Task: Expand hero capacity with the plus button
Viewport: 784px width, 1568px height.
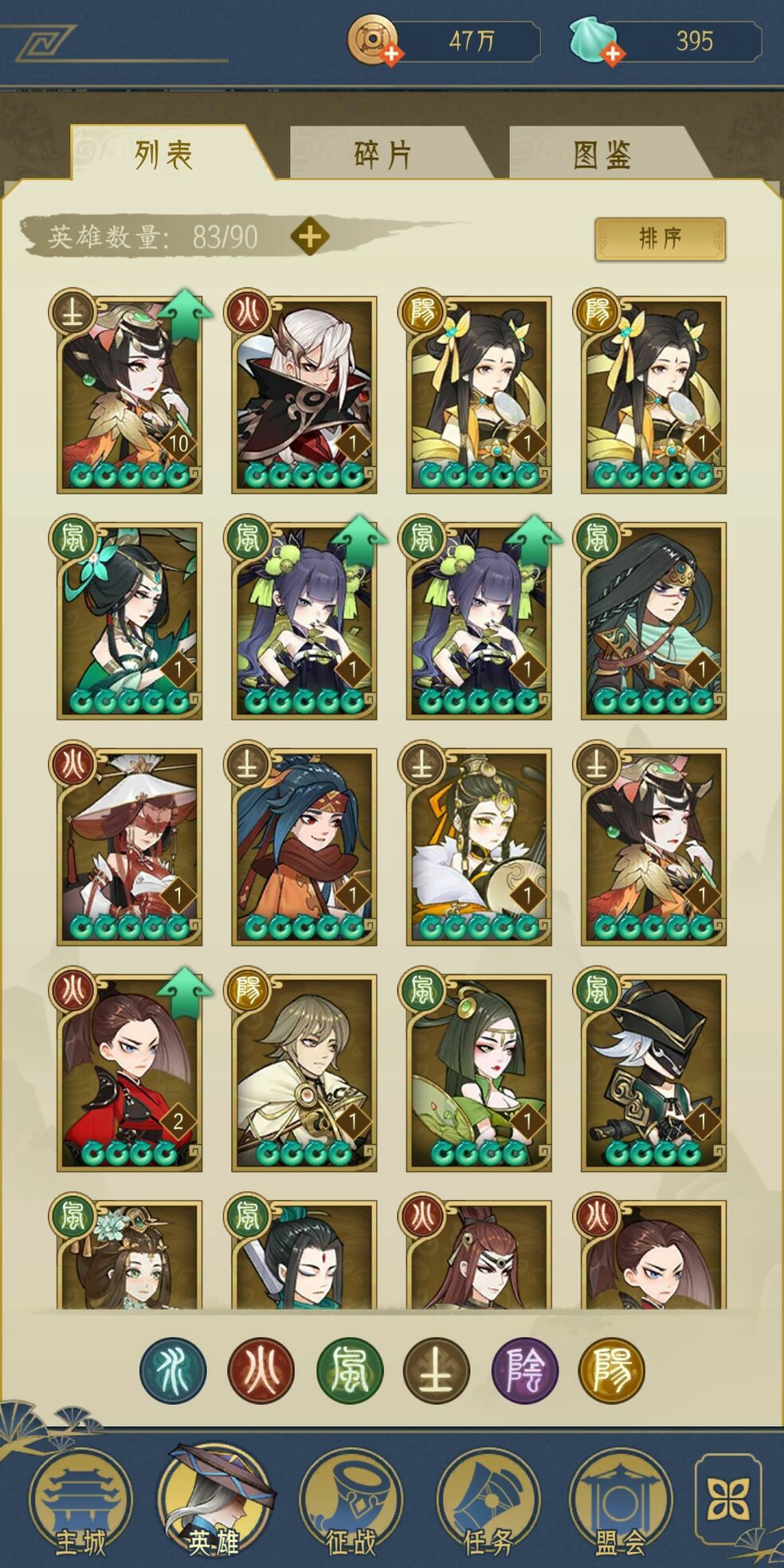Action: (x=310, y=237)
